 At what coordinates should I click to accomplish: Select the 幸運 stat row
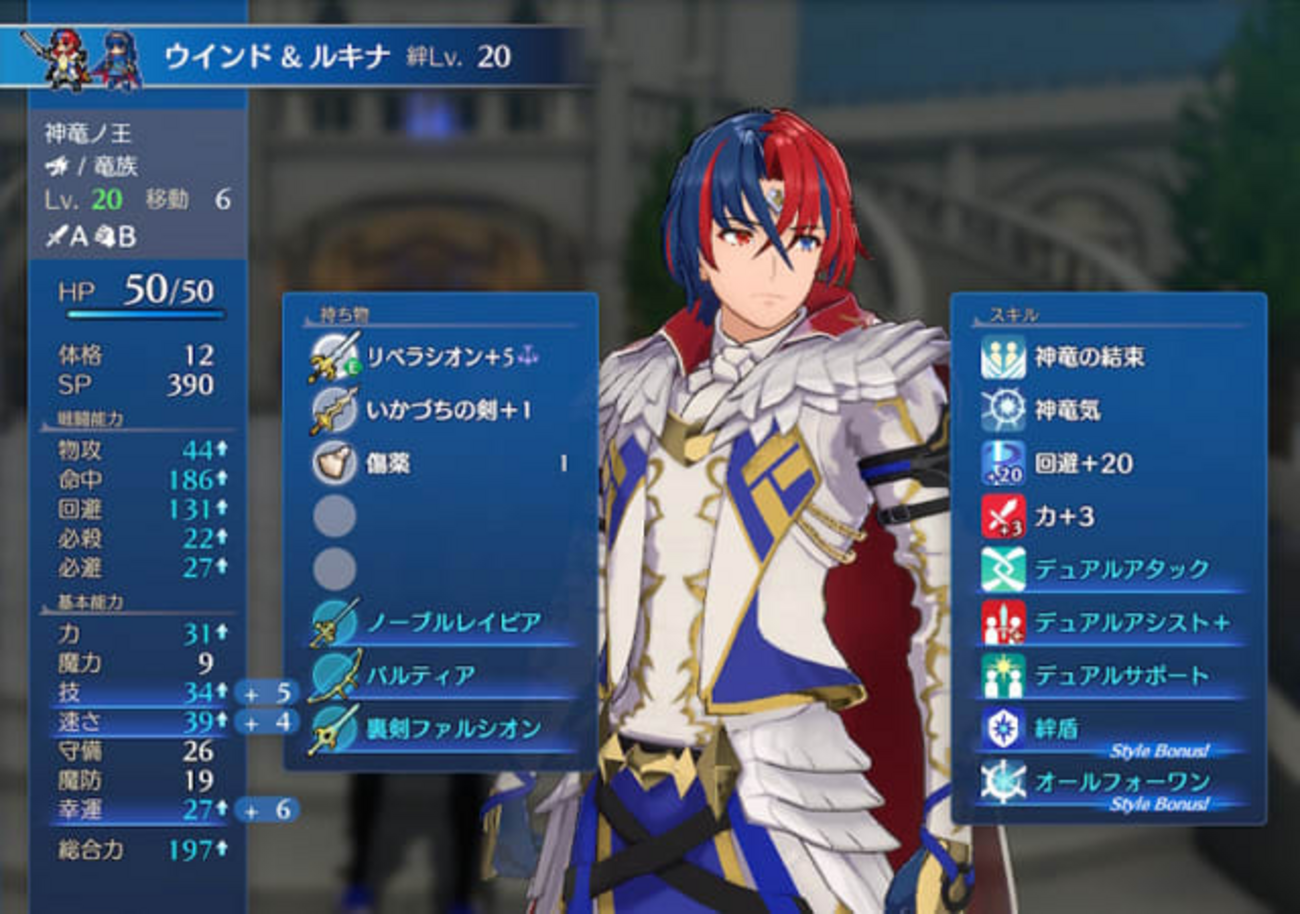tap(138, 809)
